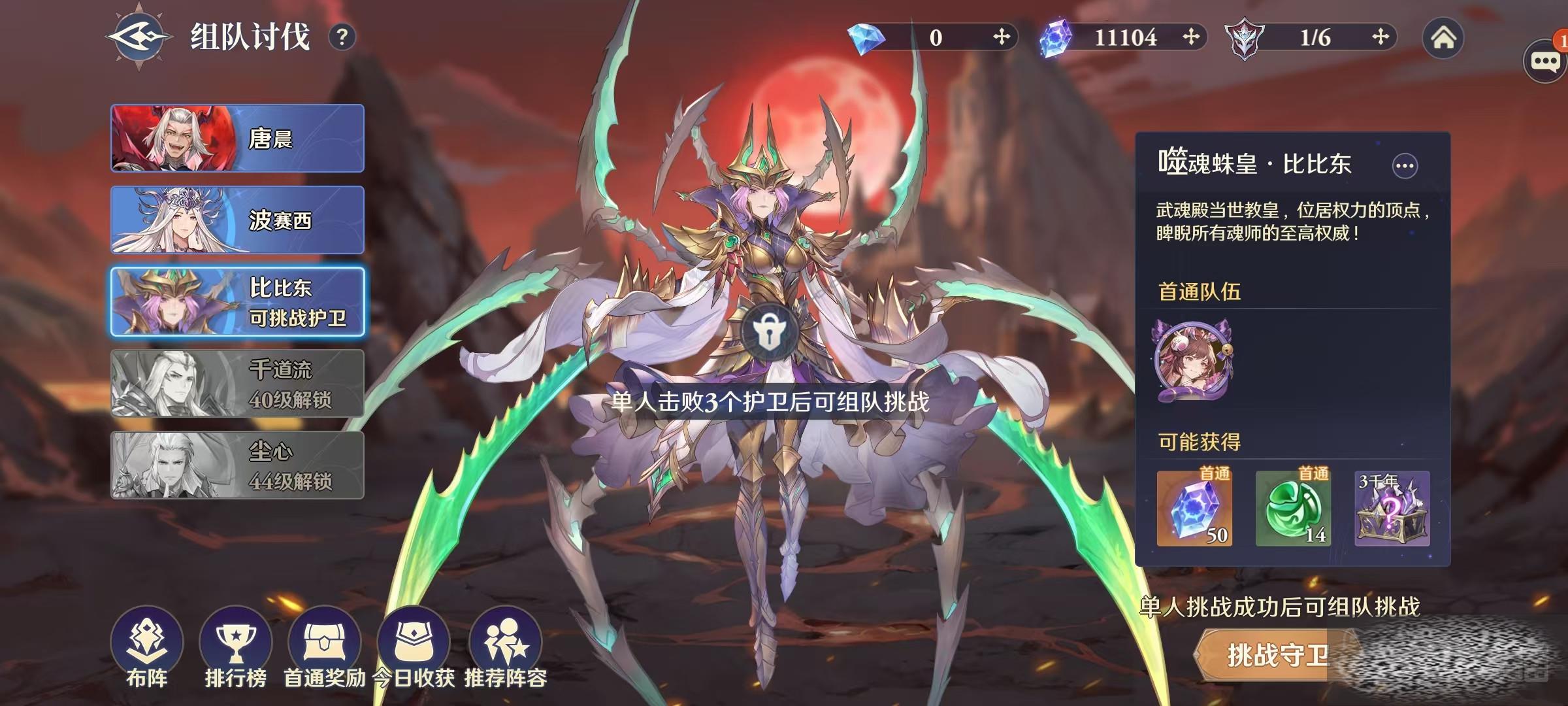Open the 排行榜 leaderboard
Viewport: 1568px width, 706px height.
pyautogui.click(x=235, y=648)
